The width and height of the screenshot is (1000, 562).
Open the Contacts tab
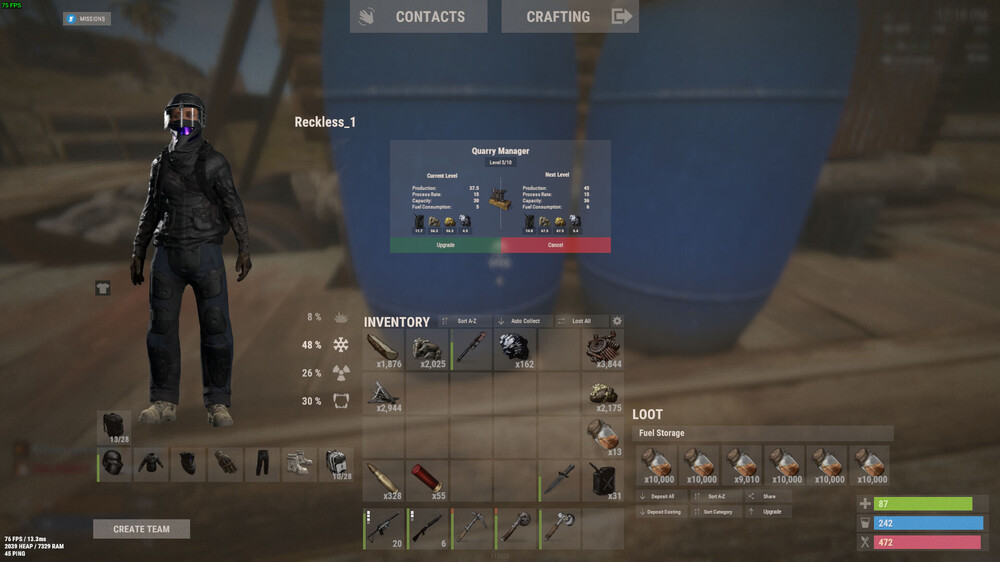click(x=418, y=16)
